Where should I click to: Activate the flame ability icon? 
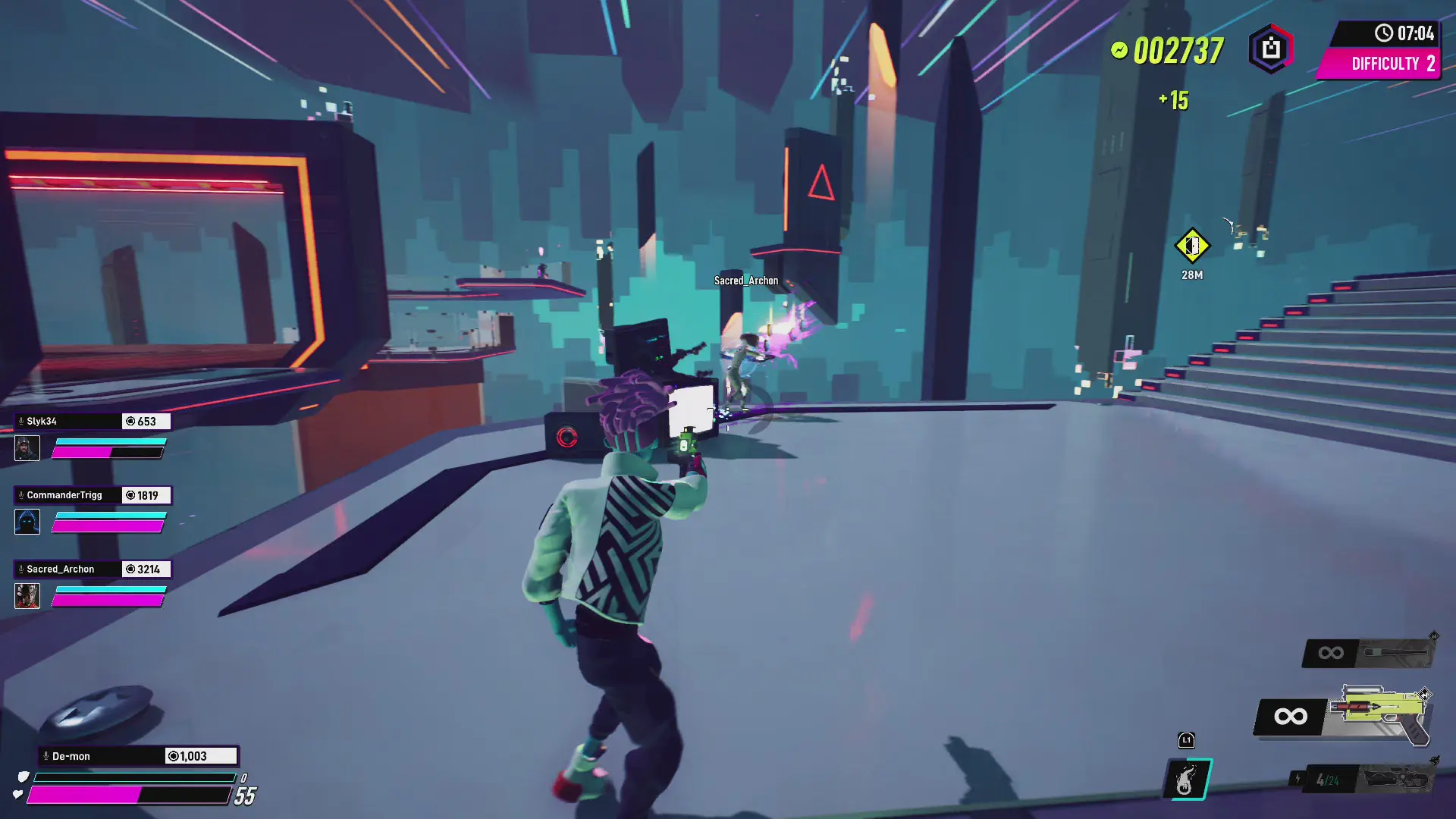[1188, 779]
